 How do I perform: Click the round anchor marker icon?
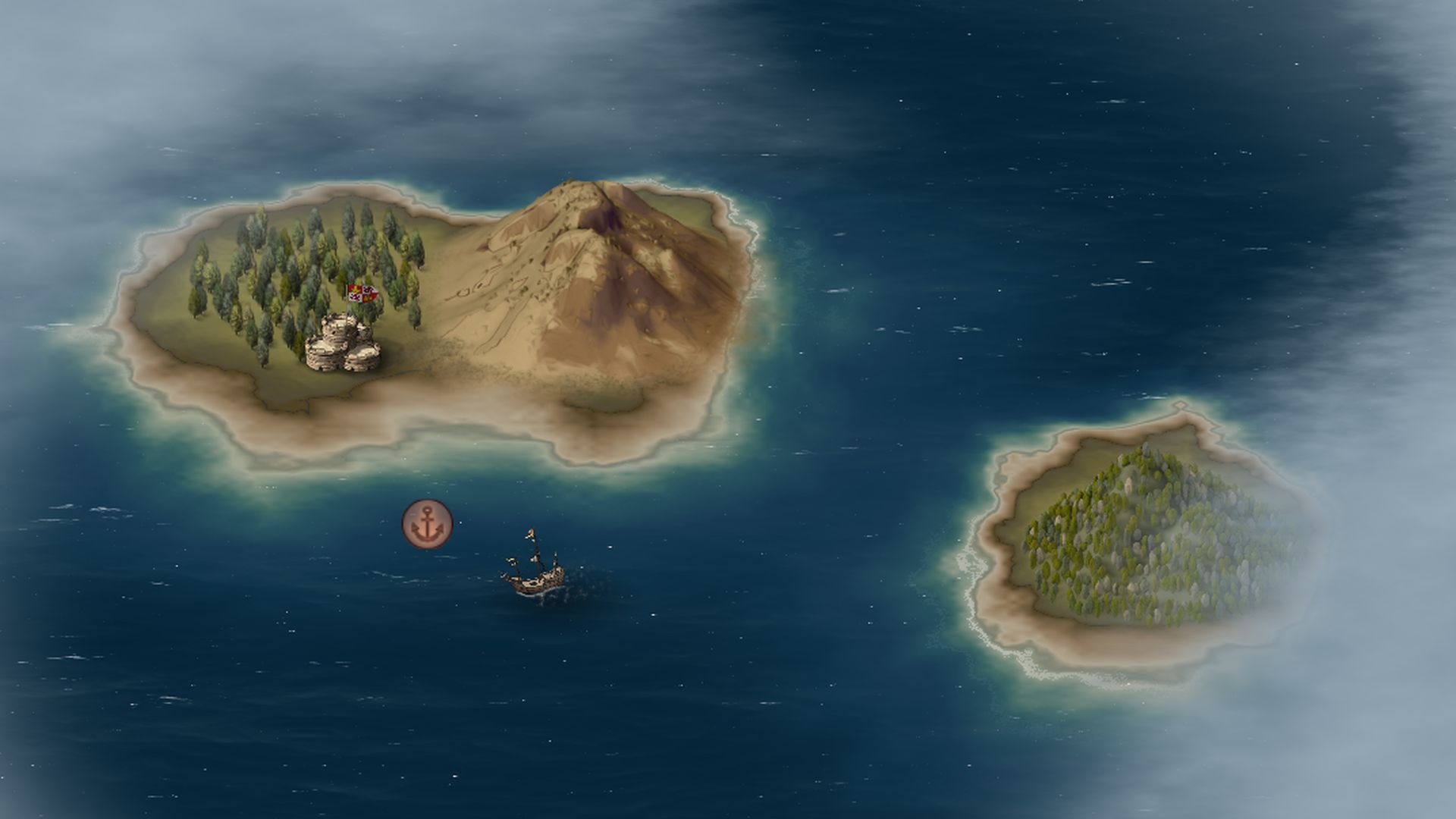tap(427, 524)
